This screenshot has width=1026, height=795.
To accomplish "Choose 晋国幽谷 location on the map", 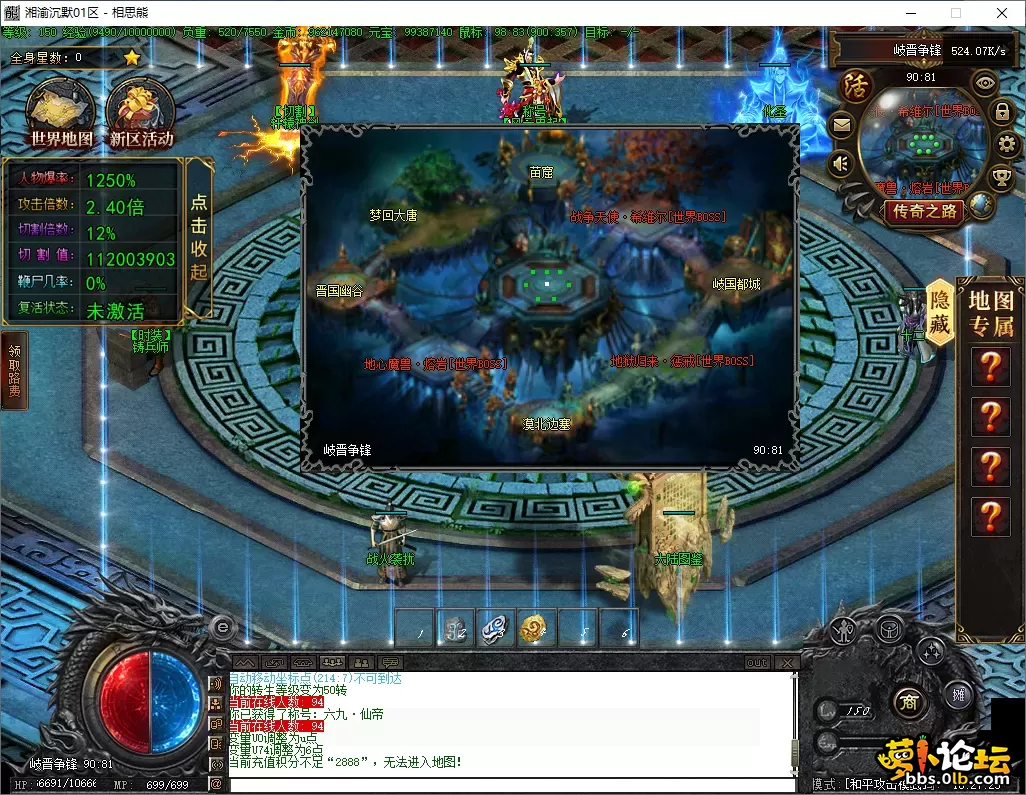I will pos(339,291).
